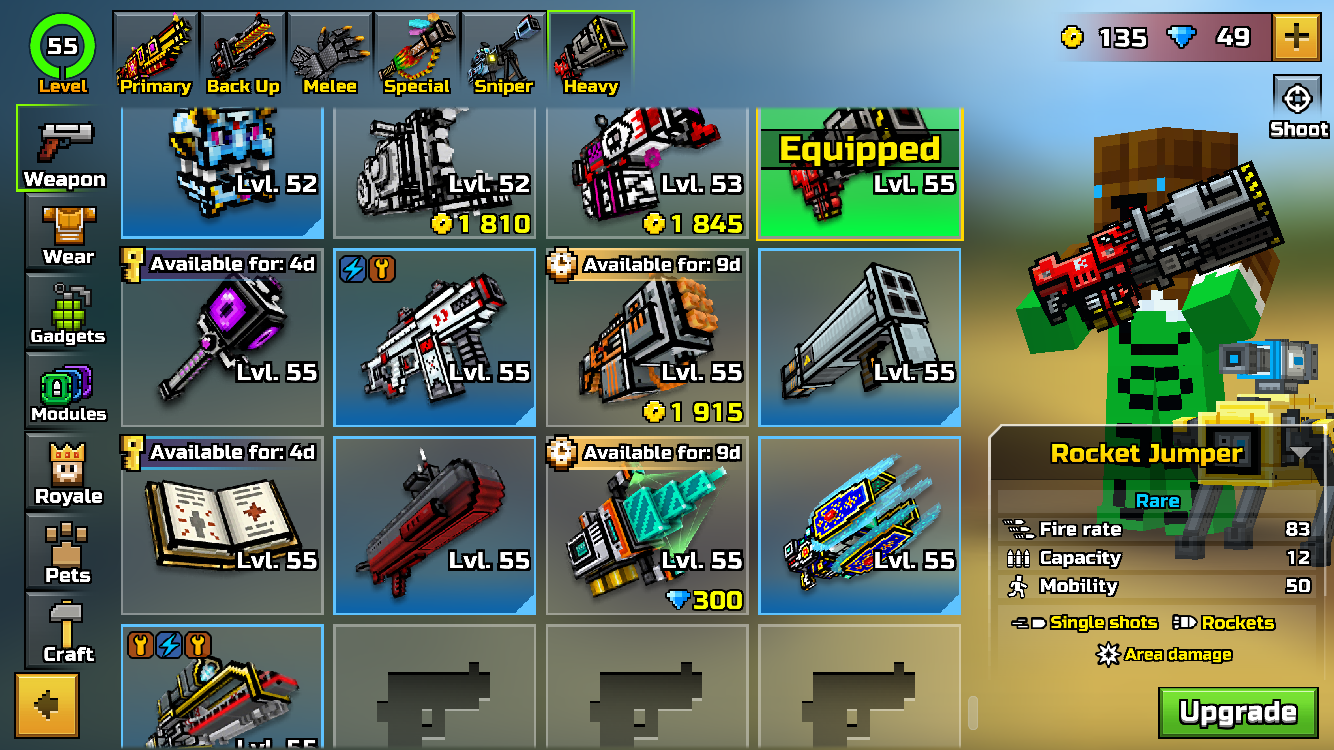Open the Wear category
The height and width of the screenshot is (750, 1334).
[x=64, y=228]
